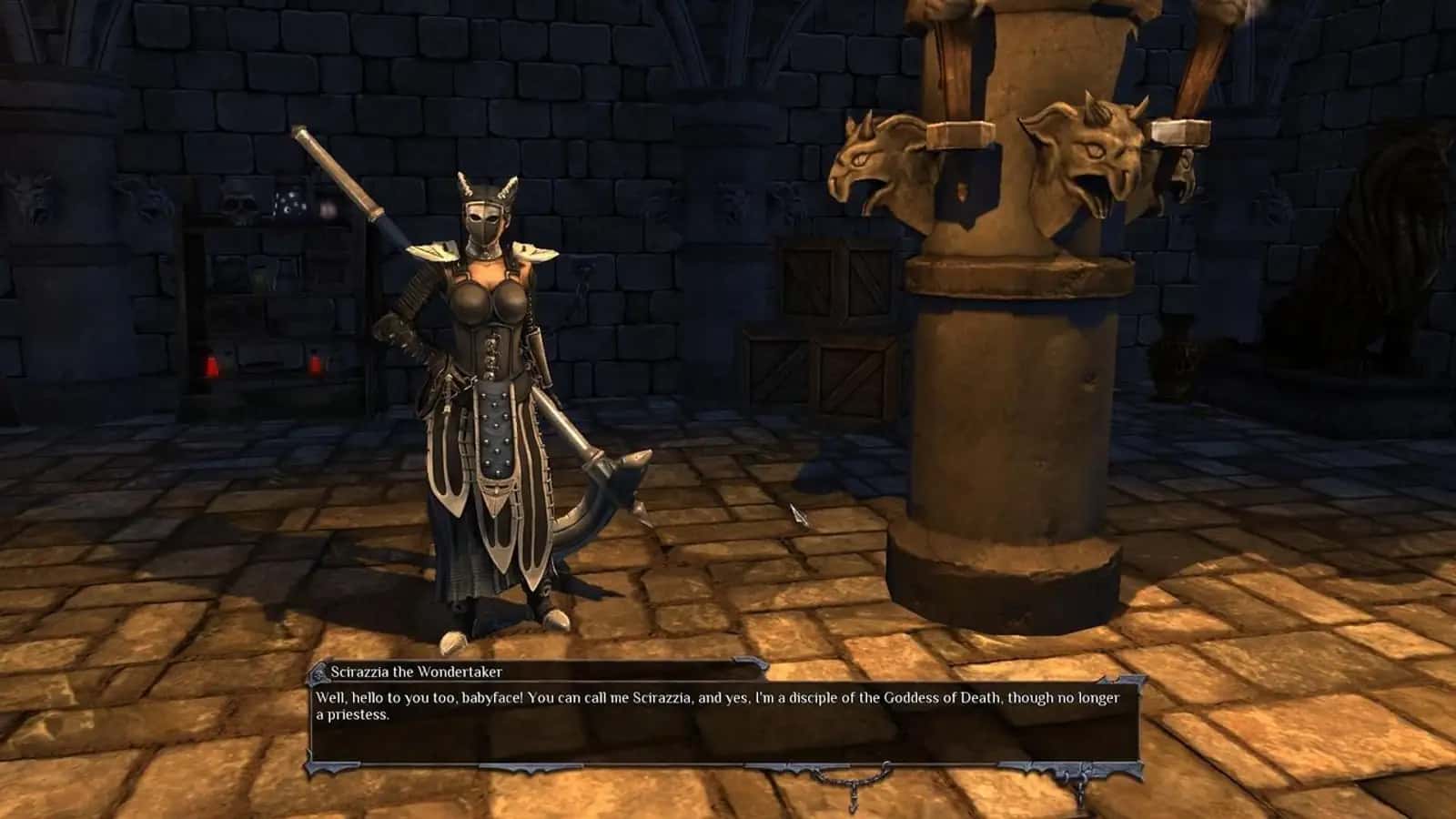Advance Scirazzia's dialogue box

coord(724,728)
